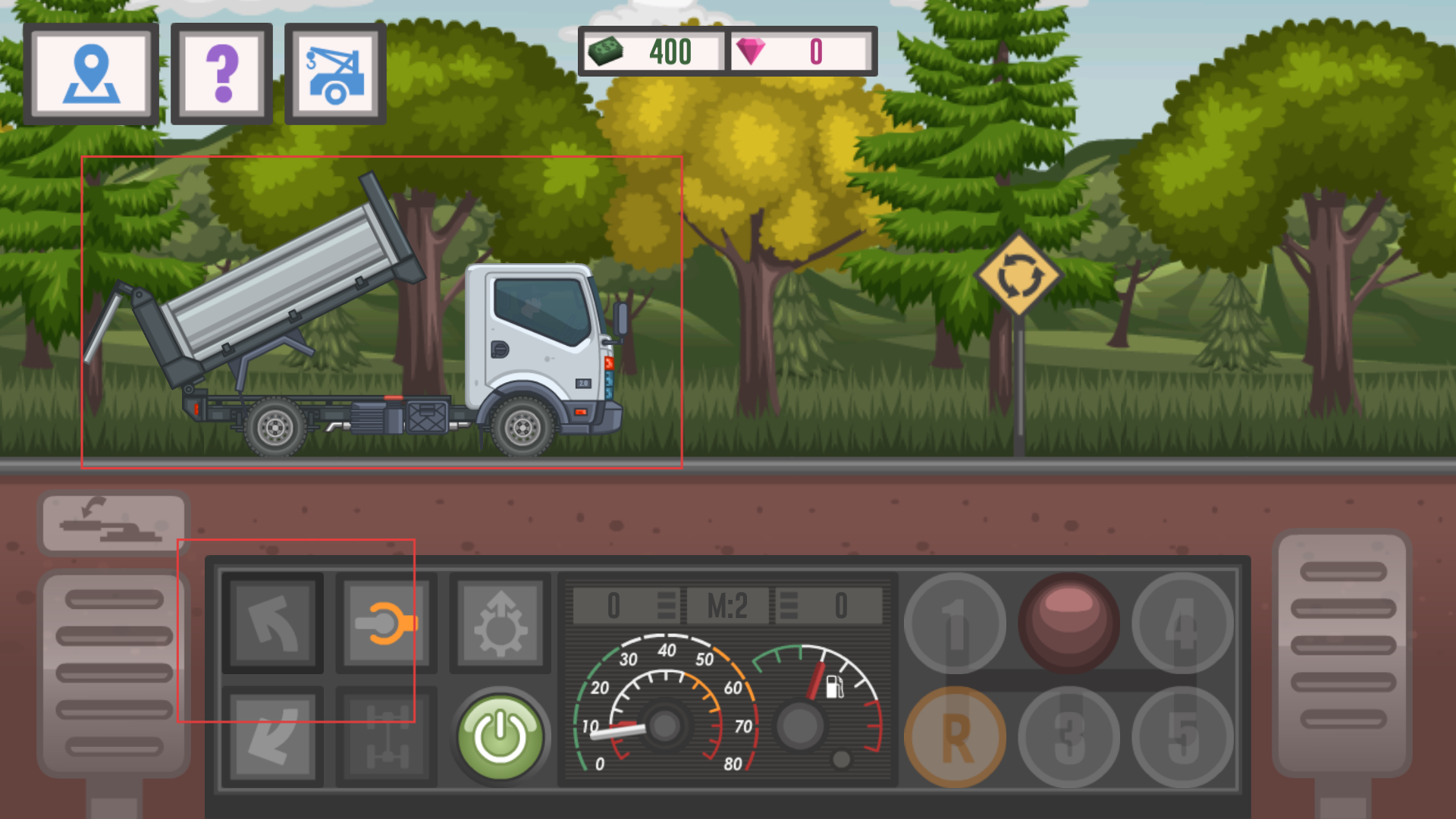Toggle the orange trailer hitch coupling
1456x819 pixels.
coord(387,623)
